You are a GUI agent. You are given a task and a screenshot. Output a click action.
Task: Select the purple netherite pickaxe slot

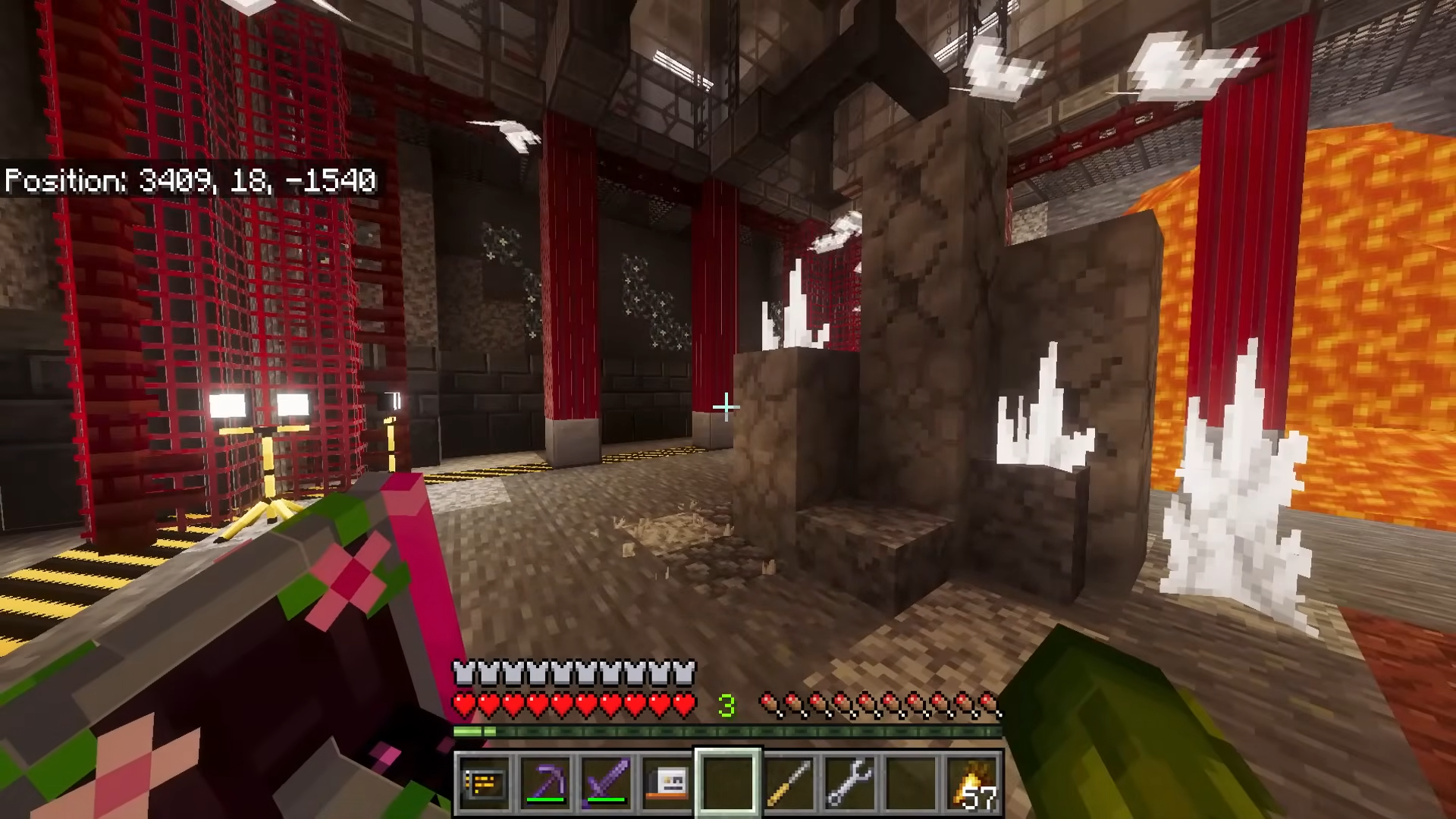[x=545, y=783]
